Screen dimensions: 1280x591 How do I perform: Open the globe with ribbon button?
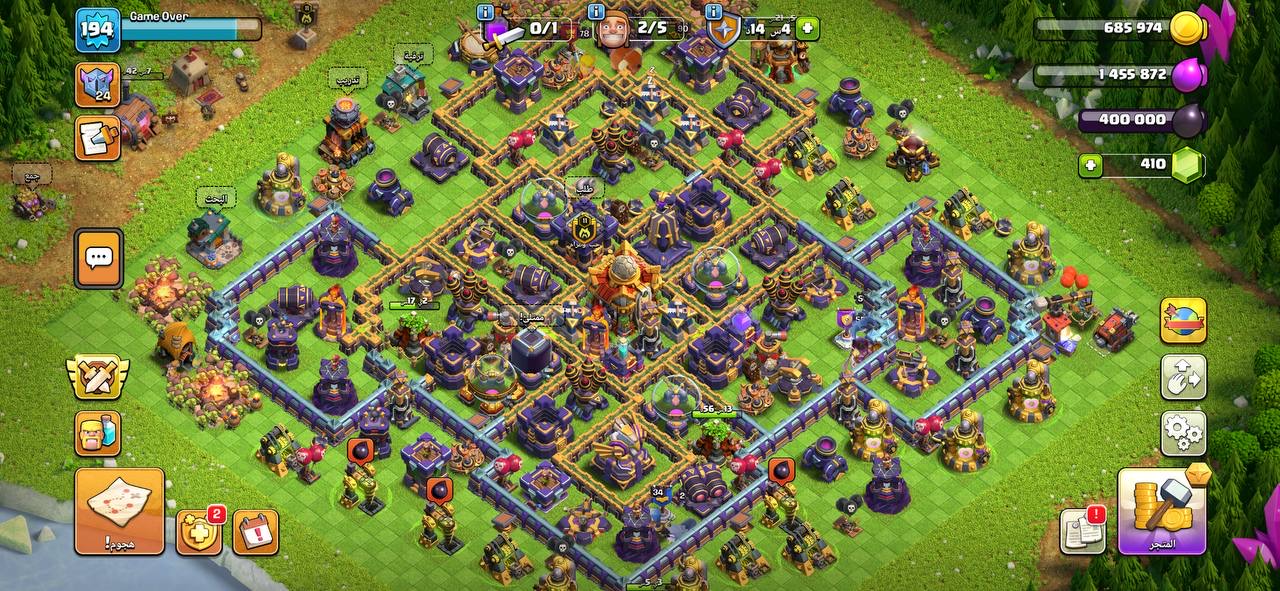[1183, 321]
